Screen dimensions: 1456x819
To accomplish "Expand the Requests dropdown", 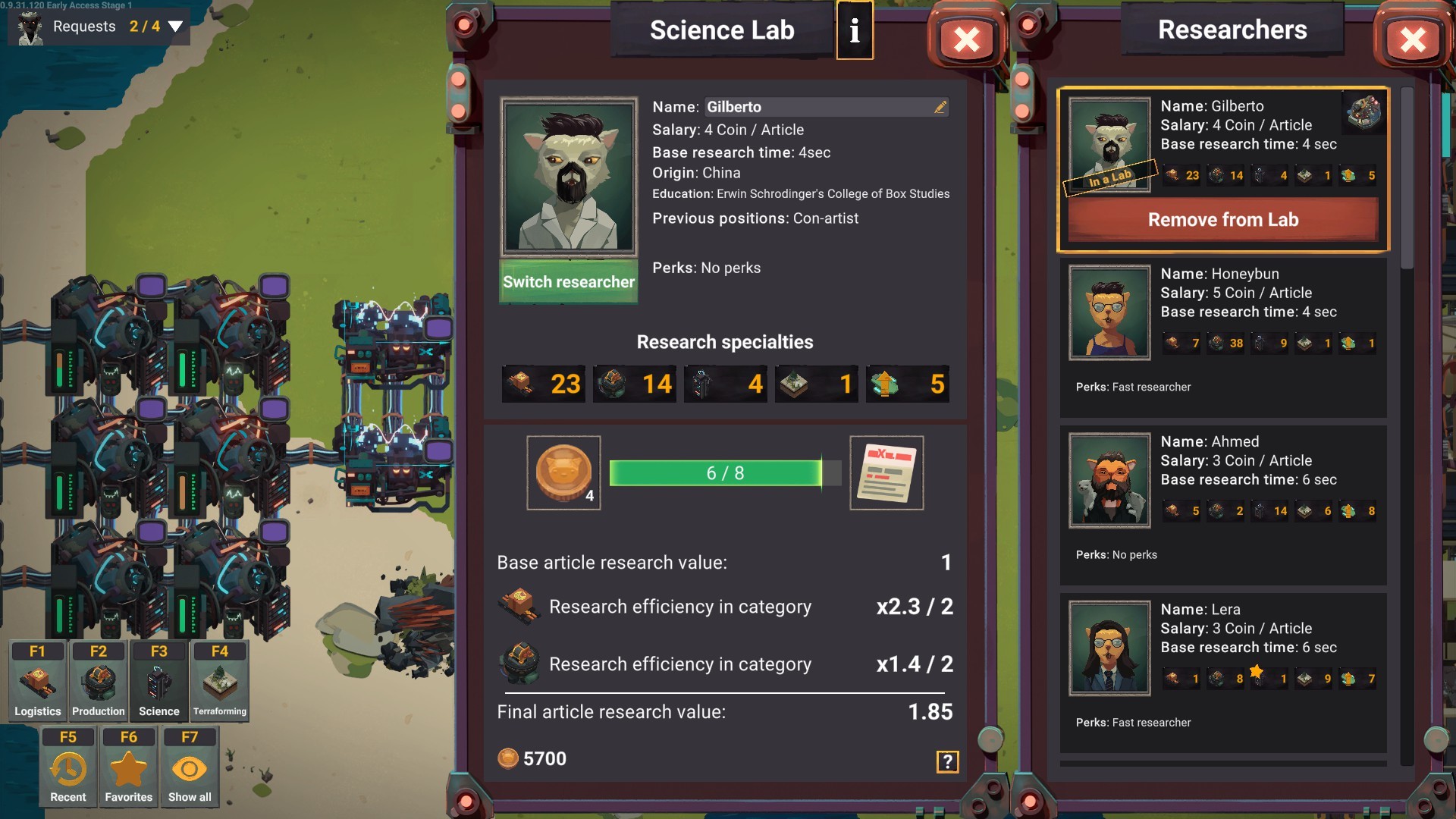I will pos(175,27).
